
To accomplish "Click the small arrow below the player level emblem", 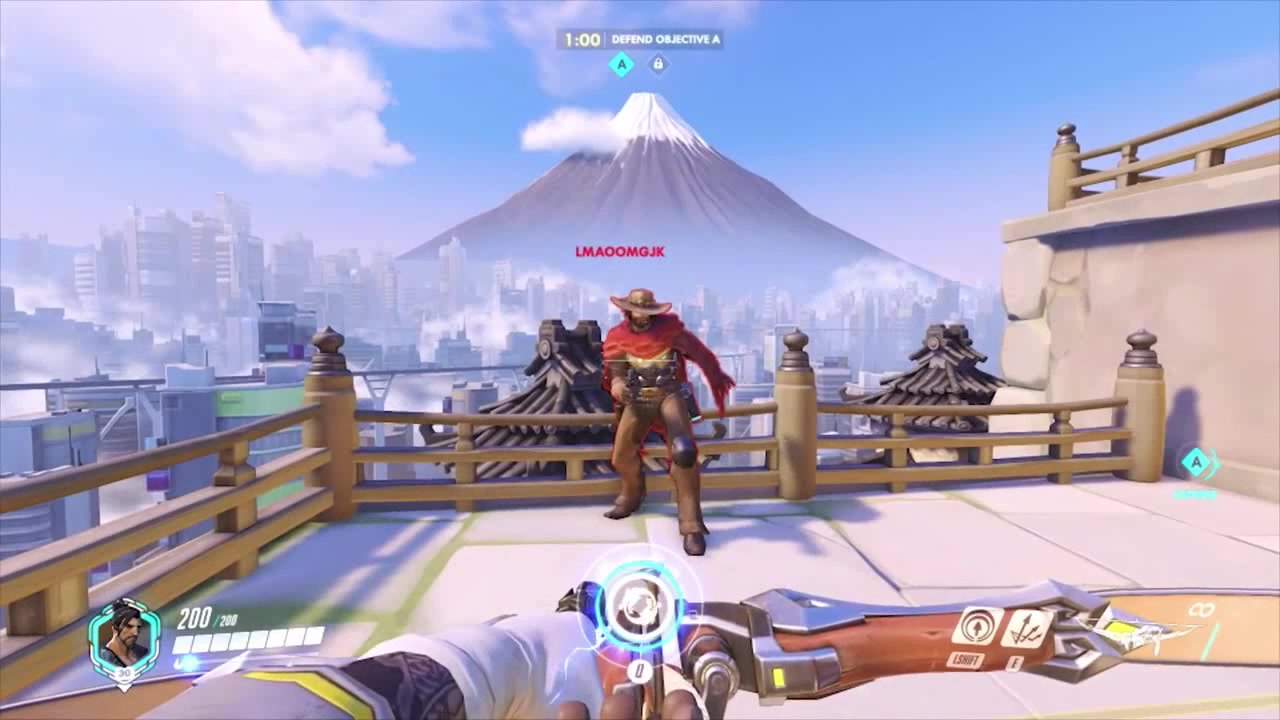I will [x=123, y=687].
